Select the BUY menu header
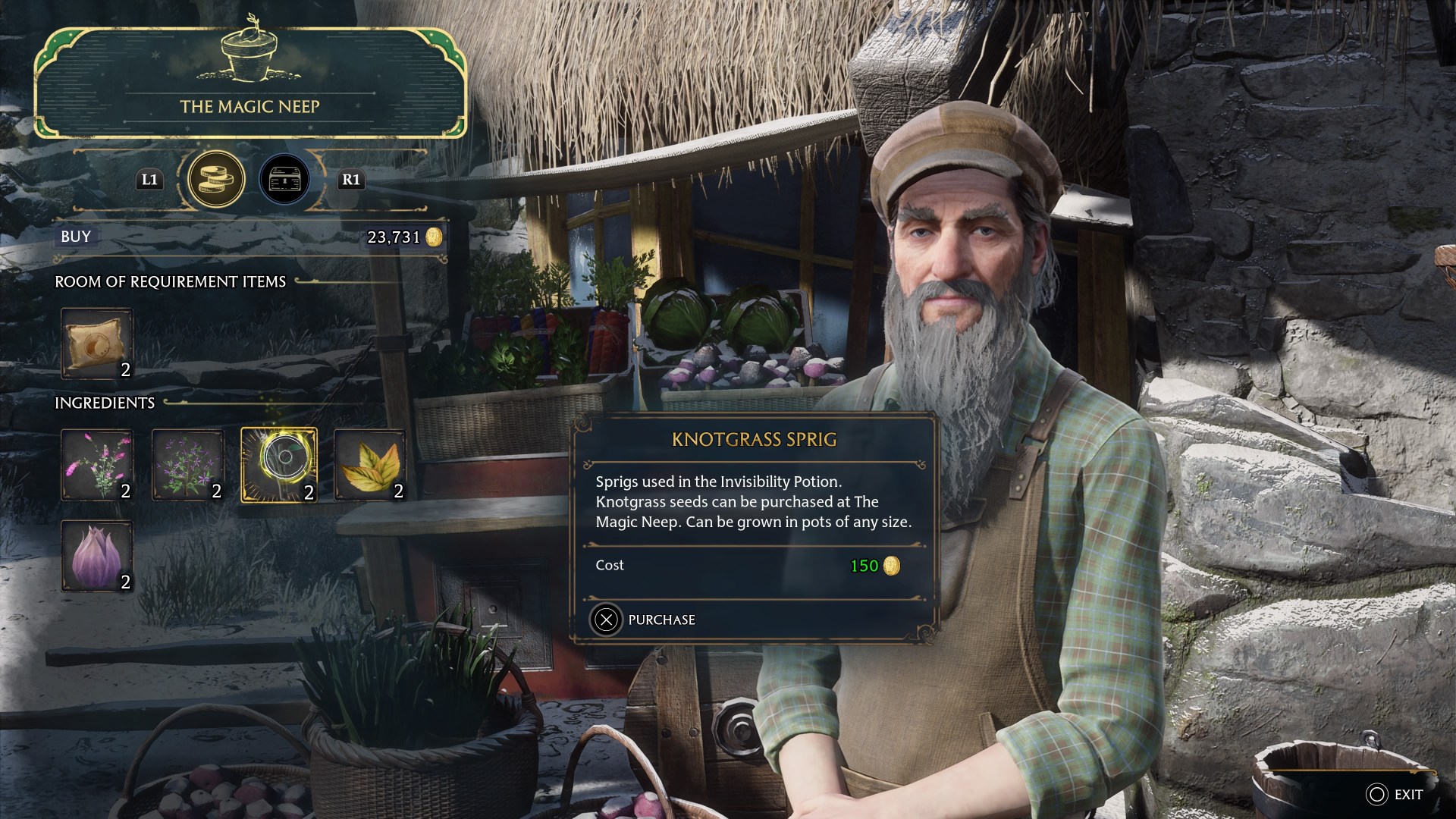The width and height of the screenshot is (1456, 819). (x=74, y=236)
